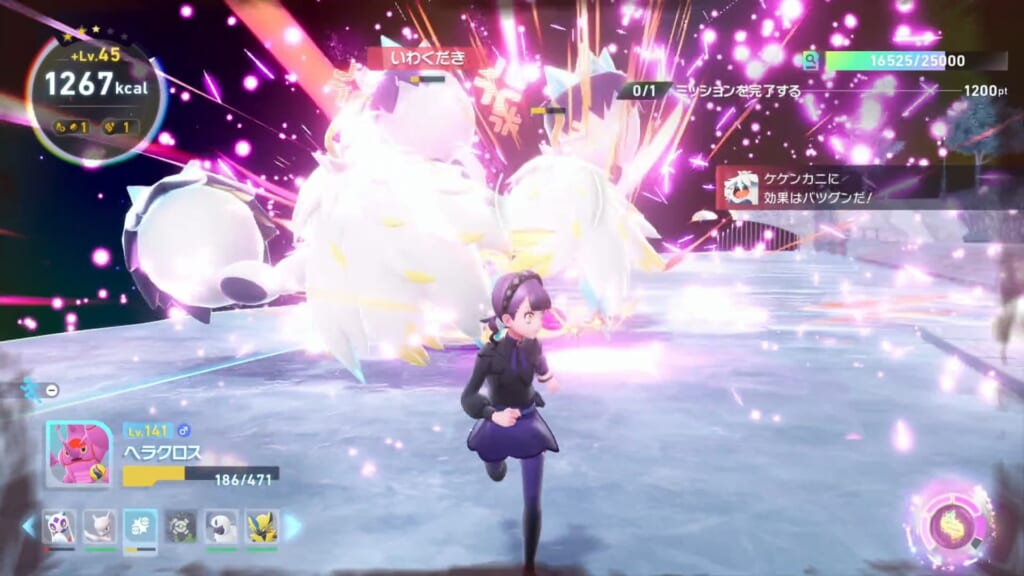Viewport: 1024px width, 576px height.
Task: Choose the white and purple Pokémon party slot
Action: coord(59,526)
